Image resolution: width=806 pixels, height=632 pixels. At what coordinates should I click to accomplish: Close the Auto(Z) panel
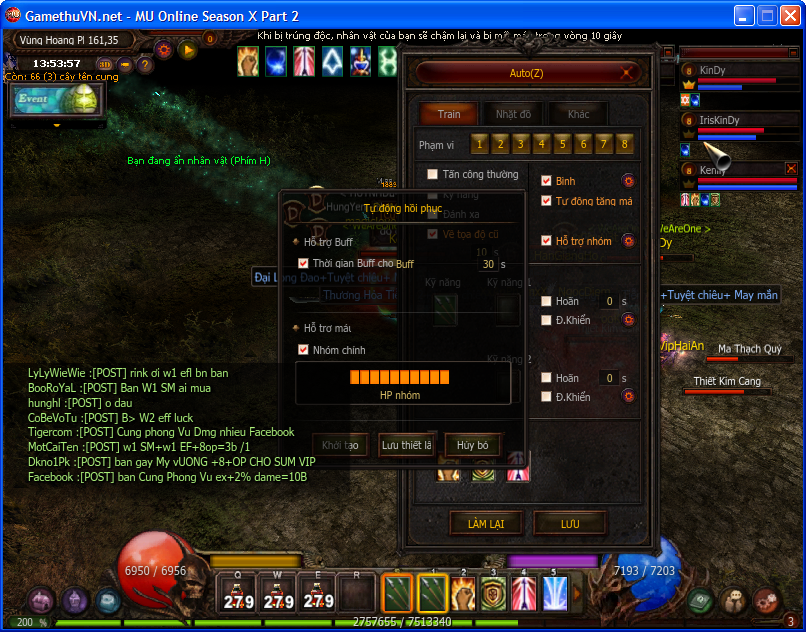click(628, 72)
